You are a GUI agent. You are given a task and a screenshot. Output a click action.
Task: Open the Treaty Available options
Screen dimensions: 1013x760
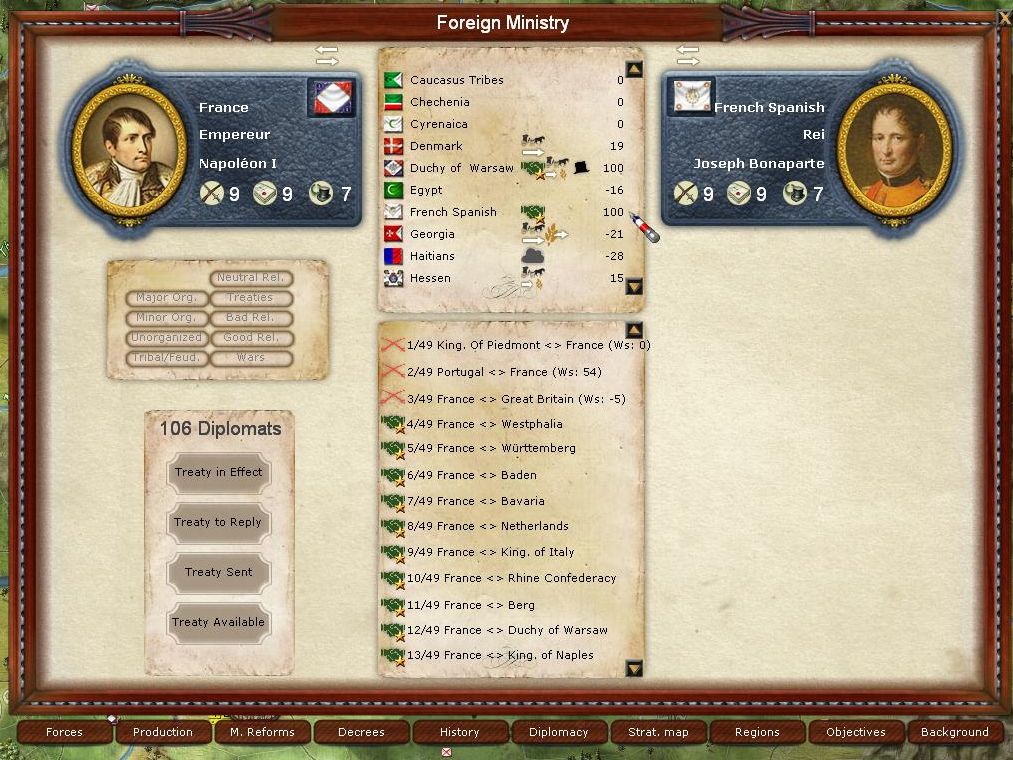point(218,623)
